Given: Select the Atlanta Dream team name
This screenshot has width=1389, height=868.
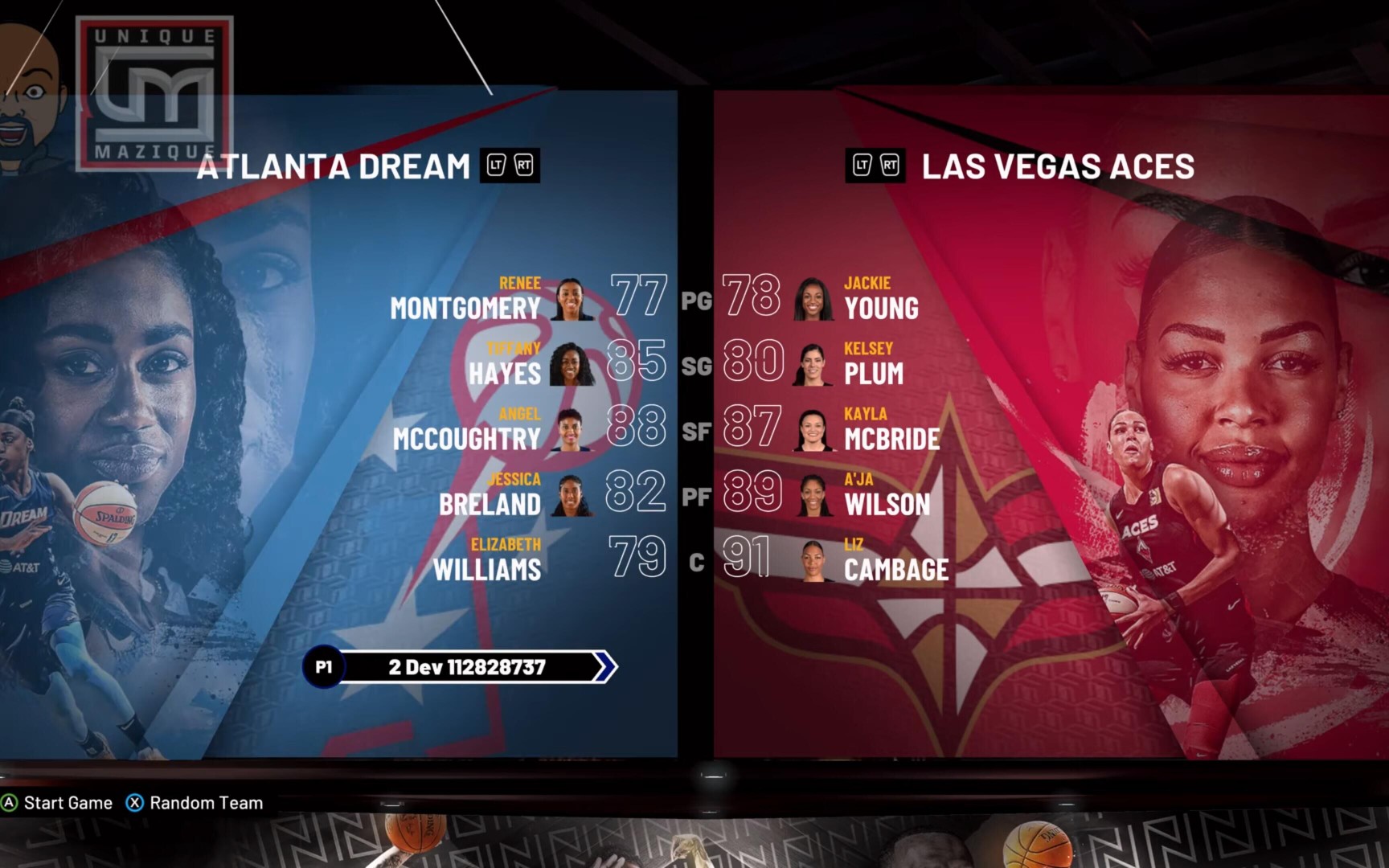Looking at the screenshot, I should pyautogui.click(x=334, y=166).
